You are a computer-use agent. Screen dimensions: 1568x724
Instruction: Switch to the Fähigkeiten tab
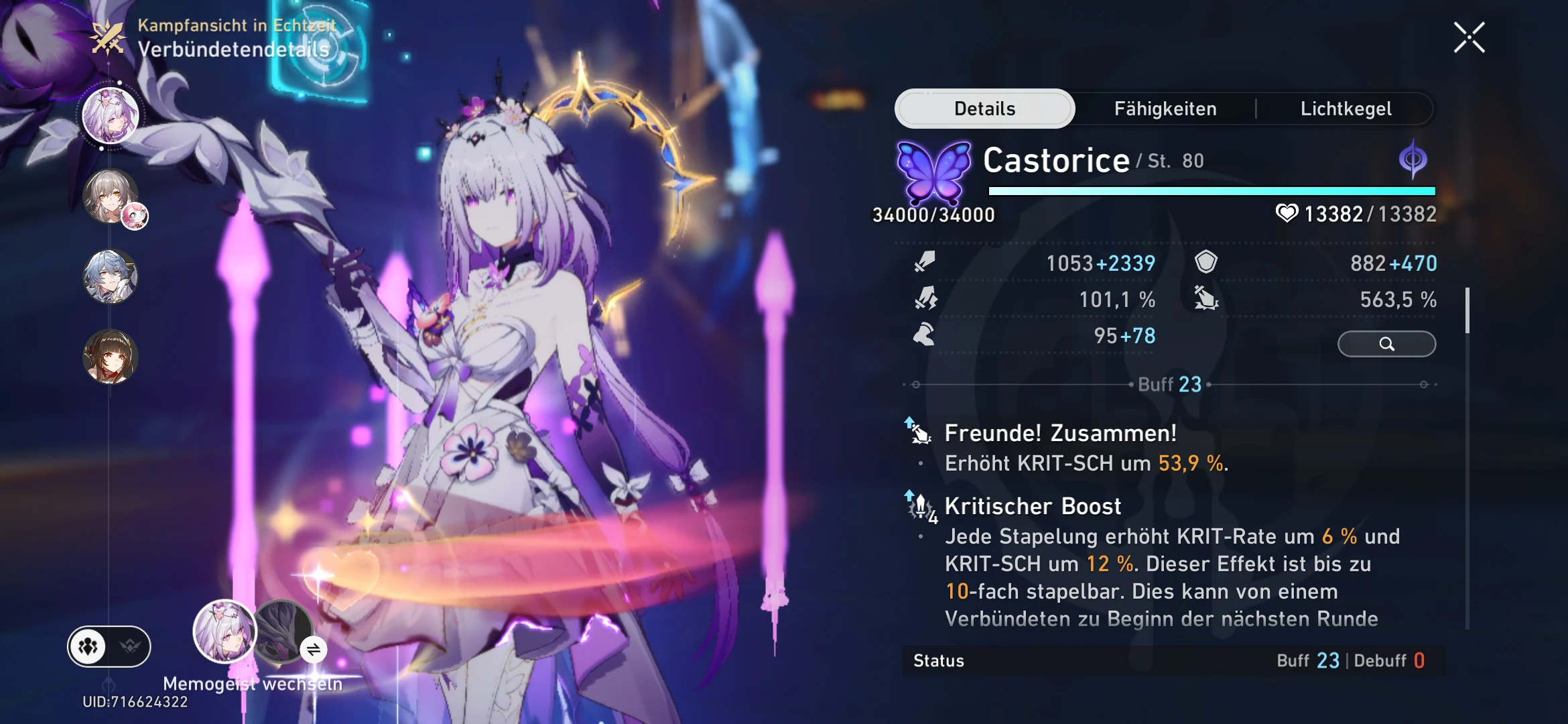[x=1166, y=108]
